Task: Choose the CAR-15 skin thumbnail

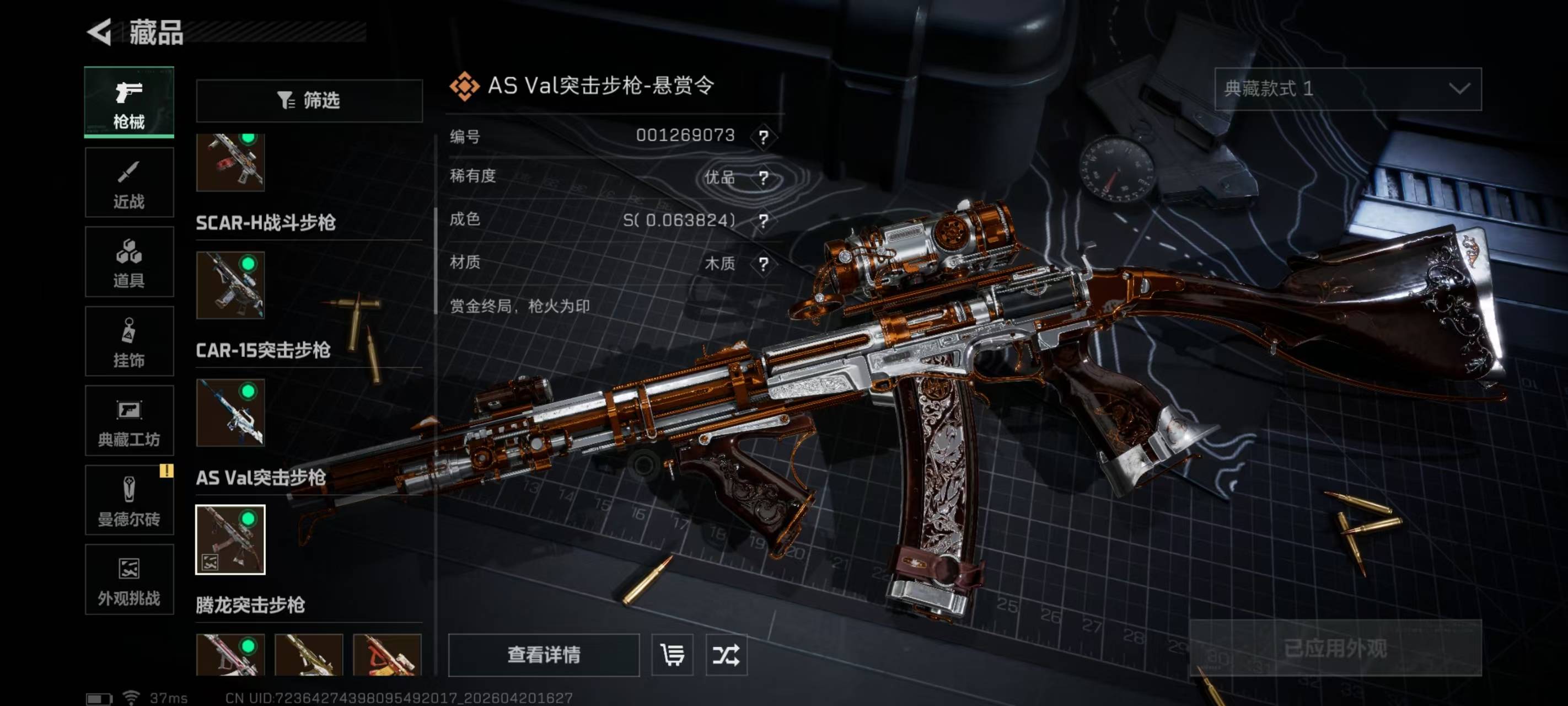Action: pos(230,413)
